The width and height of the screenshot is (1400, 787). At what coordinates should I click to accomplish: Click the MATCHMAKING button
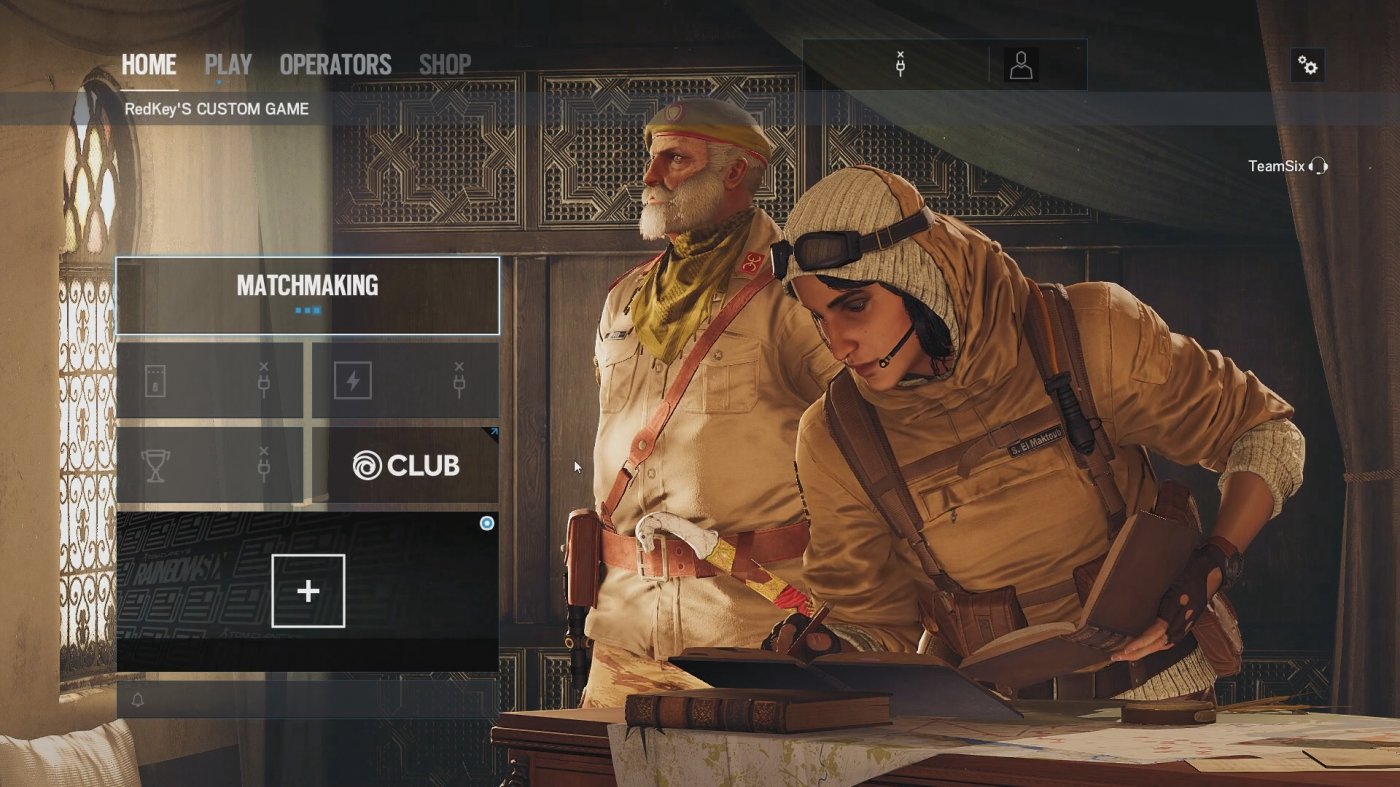[306, 287]
